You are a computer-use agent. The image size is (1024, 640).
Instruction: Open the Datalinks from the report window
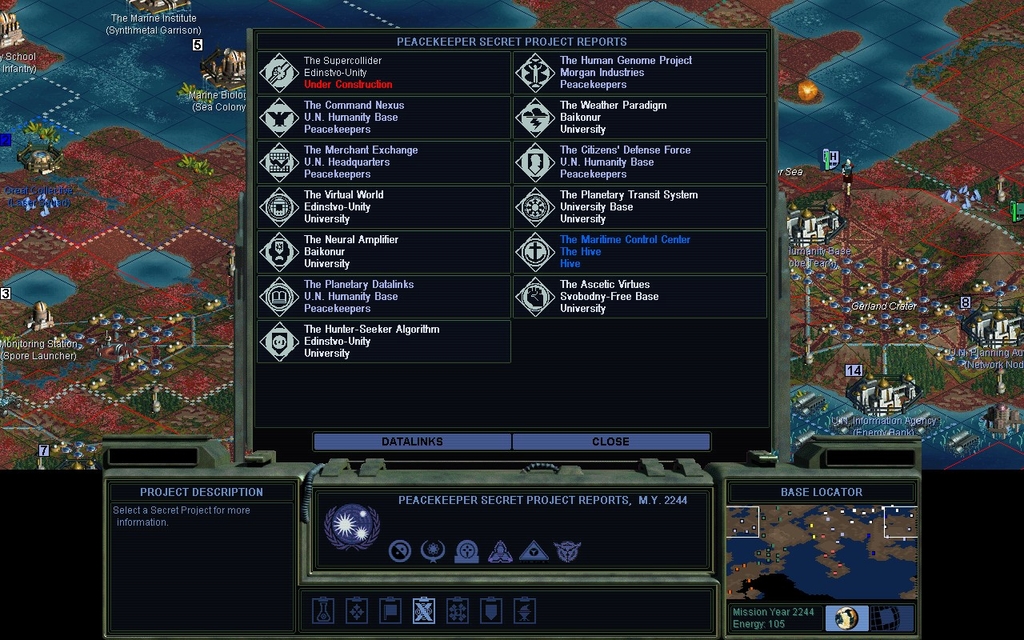[x=412, y=441]
